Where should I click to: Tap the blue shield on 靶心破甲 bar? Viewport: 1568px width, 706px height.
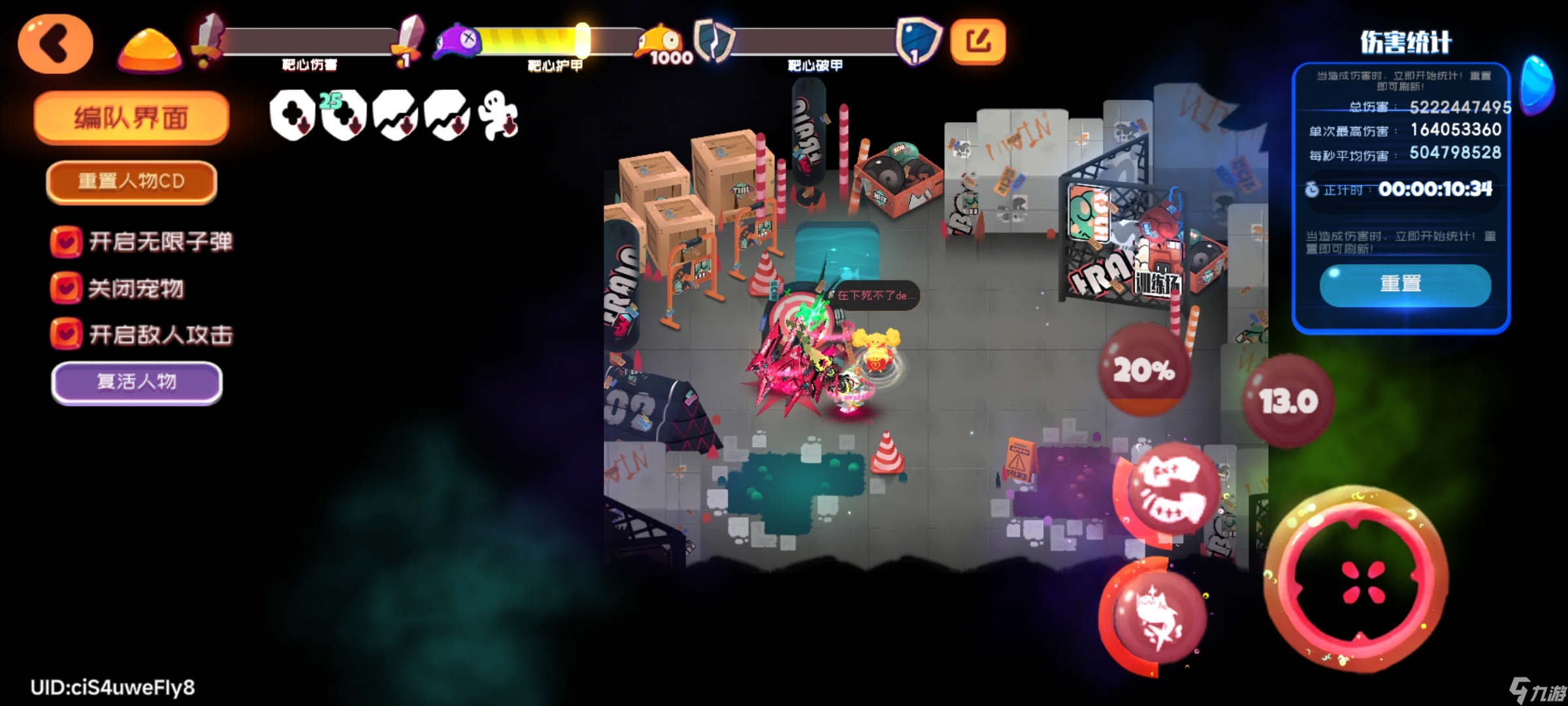click(918, 41)
